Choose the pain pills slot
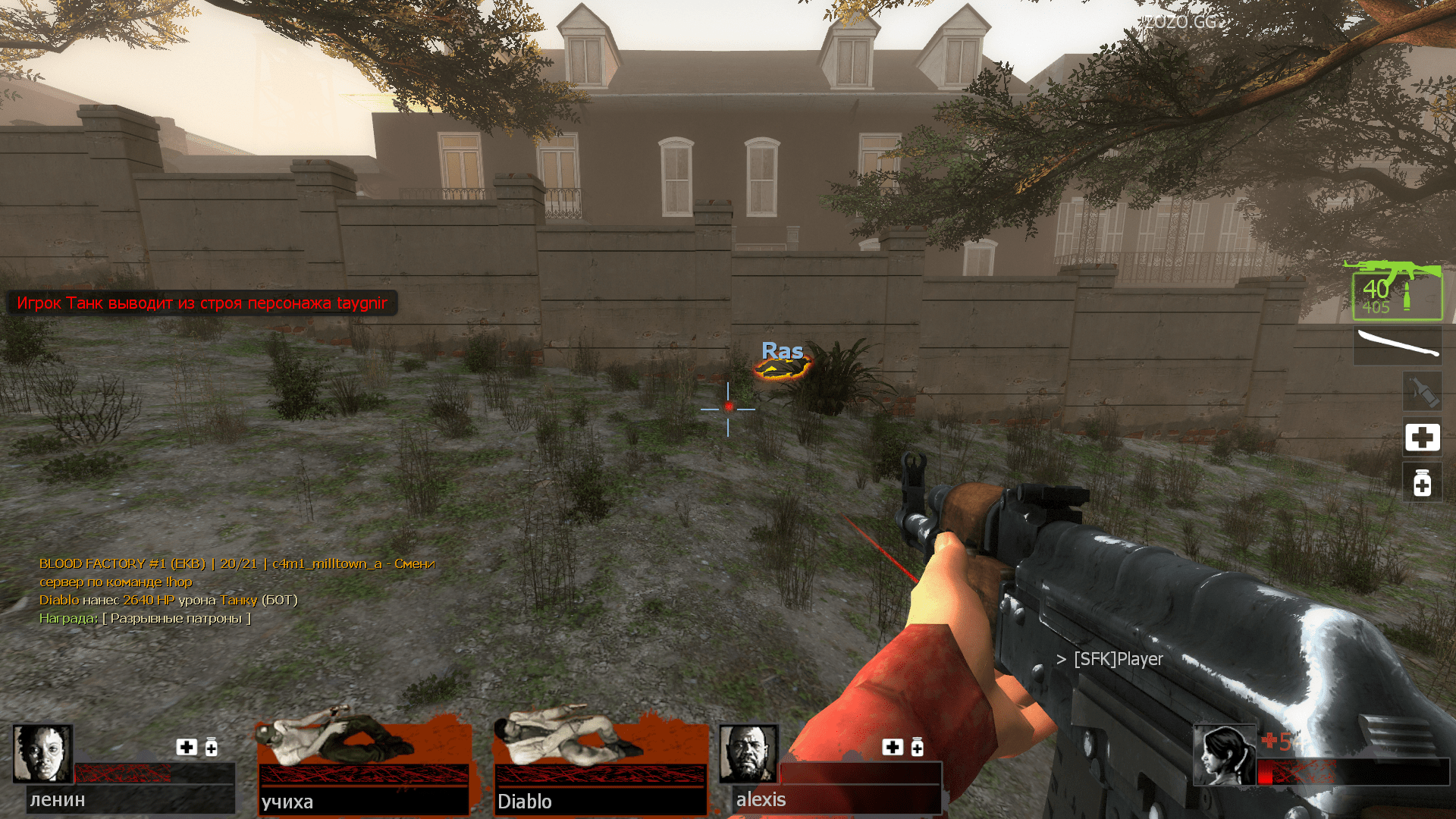The width and height of the screenshot is (1456, 819). pyautogui.click(x=1422, y=483)
